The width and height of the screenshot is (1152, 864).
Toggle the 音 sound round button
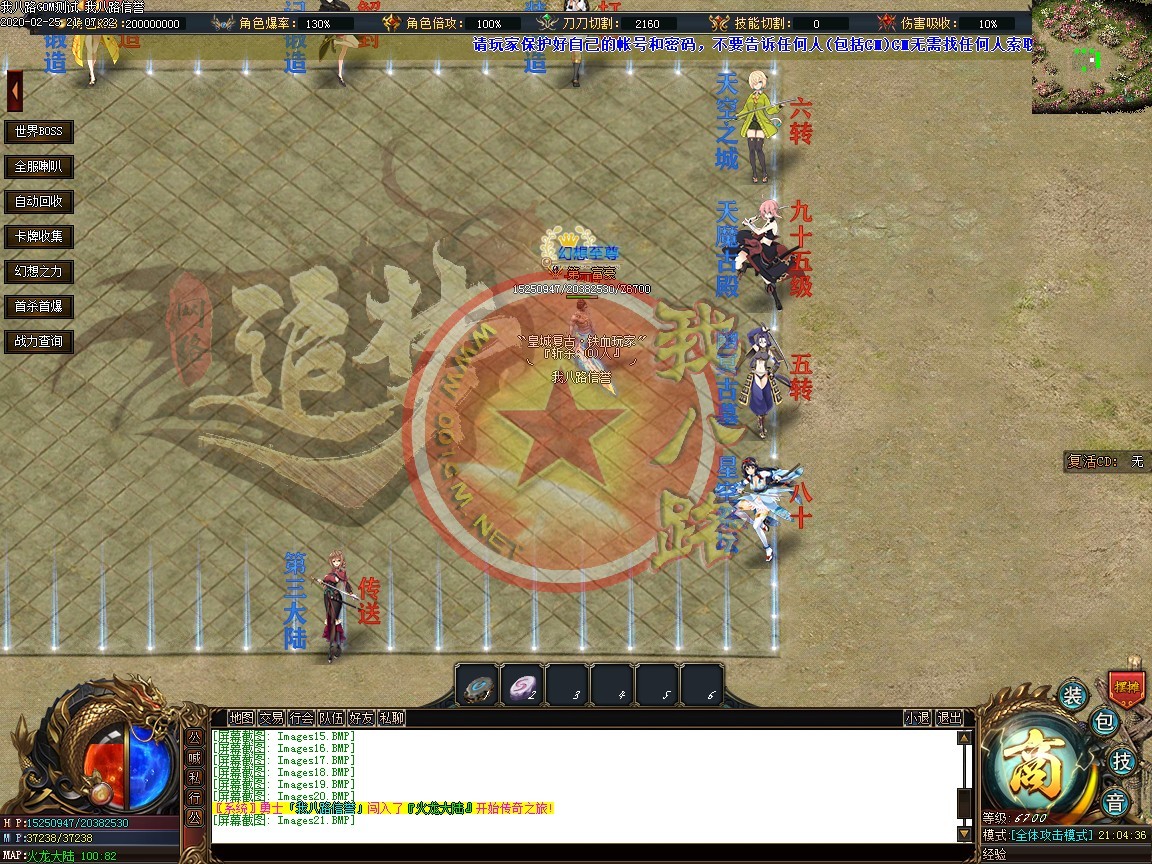pos(1115,802)
